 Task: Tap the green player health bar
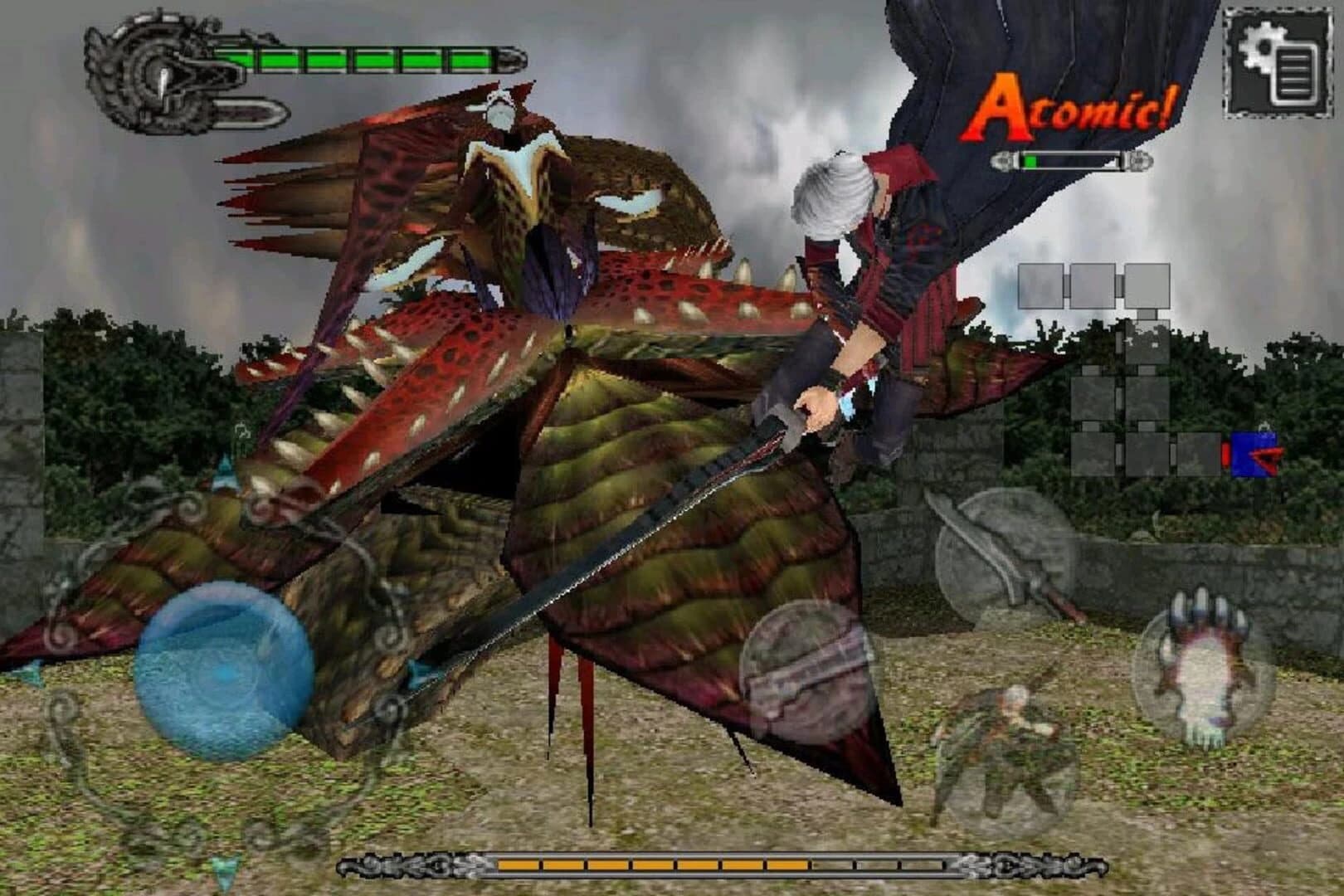(357, 58)
